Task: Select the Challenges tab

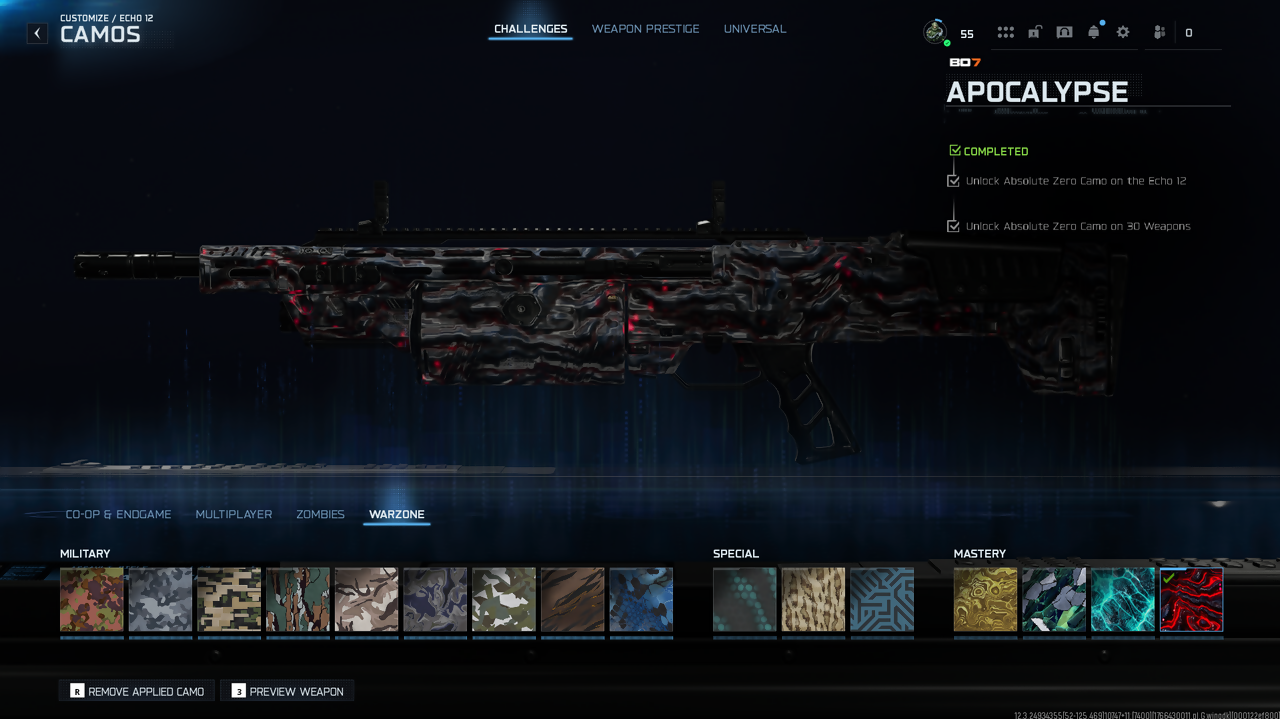Action: tap(530, 29)
